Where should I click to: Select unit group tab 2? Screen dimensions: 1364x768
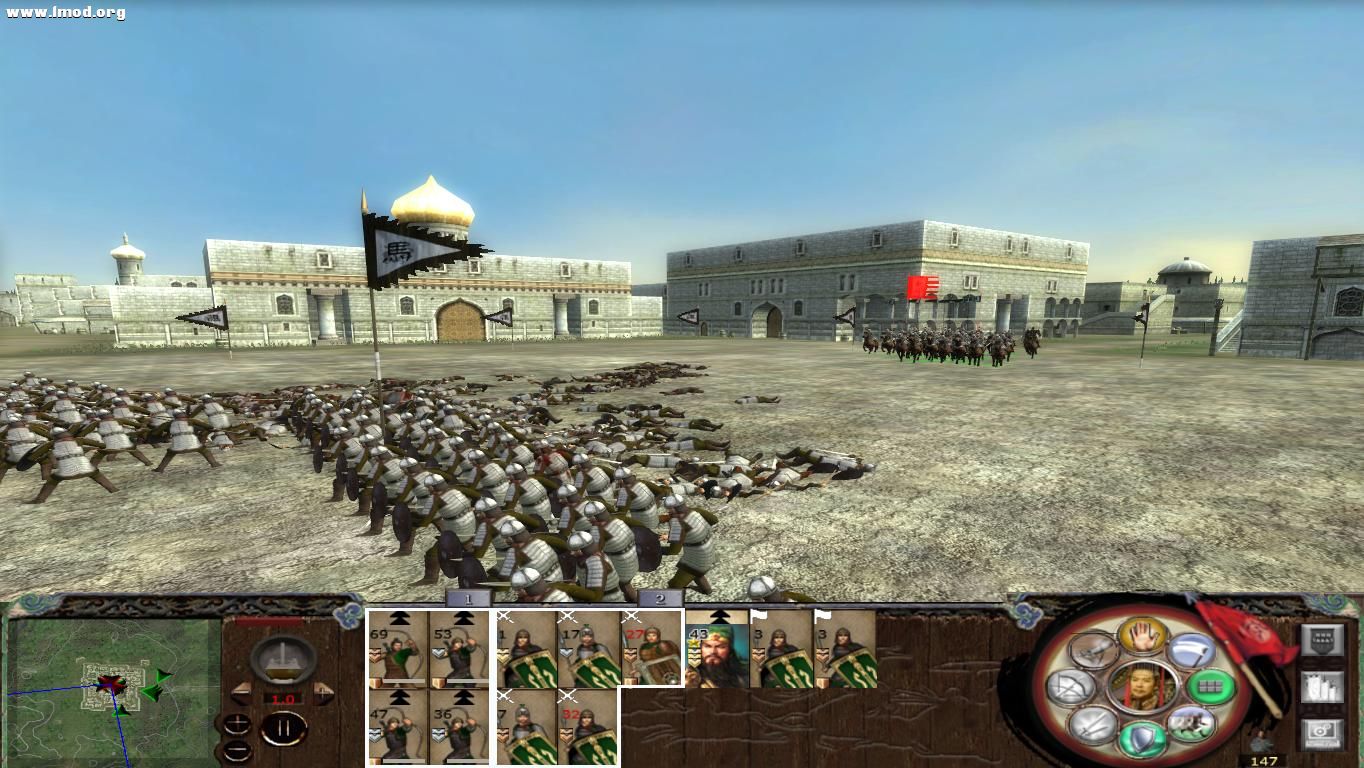point(661,598)
